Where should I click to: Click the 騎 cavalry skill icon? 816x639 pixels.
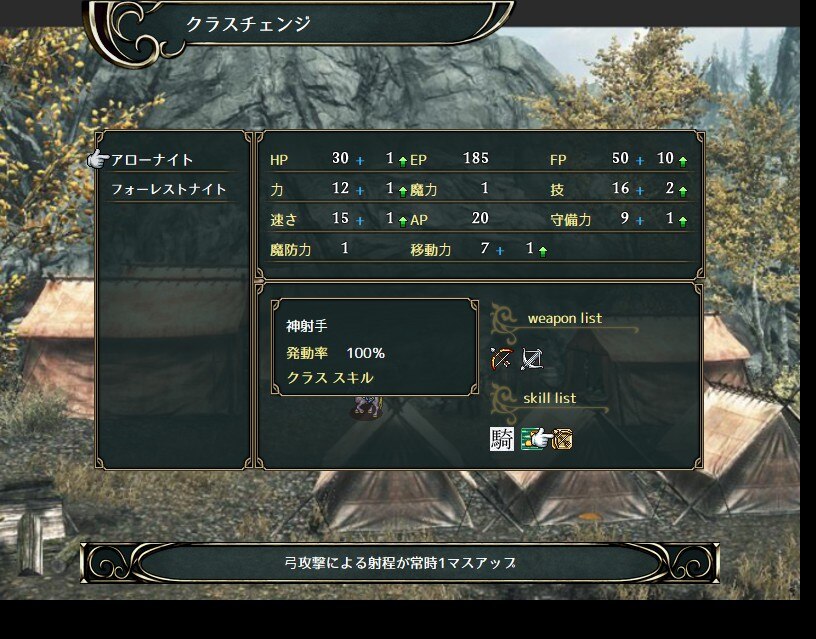pyautogui.click(x=502, y=438)
